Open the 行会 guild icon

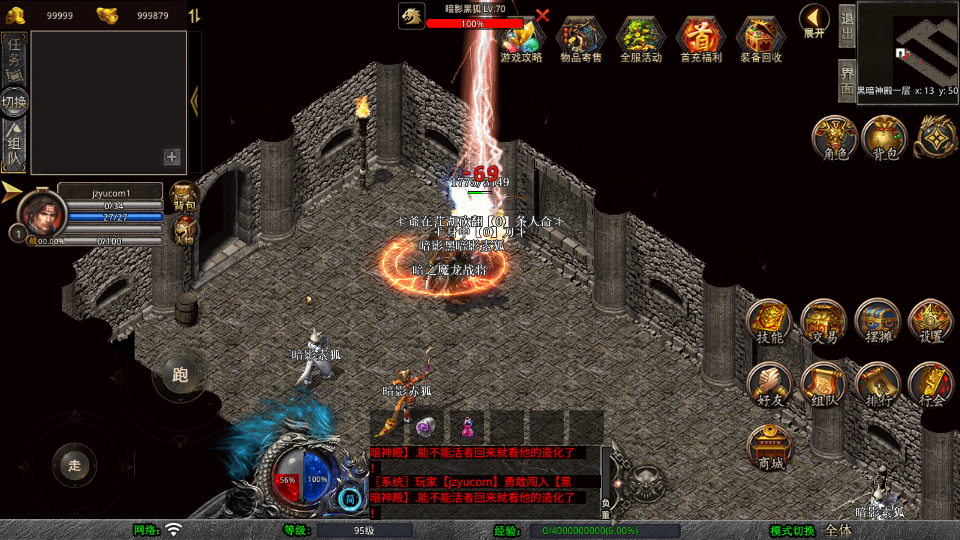(931, 385)
